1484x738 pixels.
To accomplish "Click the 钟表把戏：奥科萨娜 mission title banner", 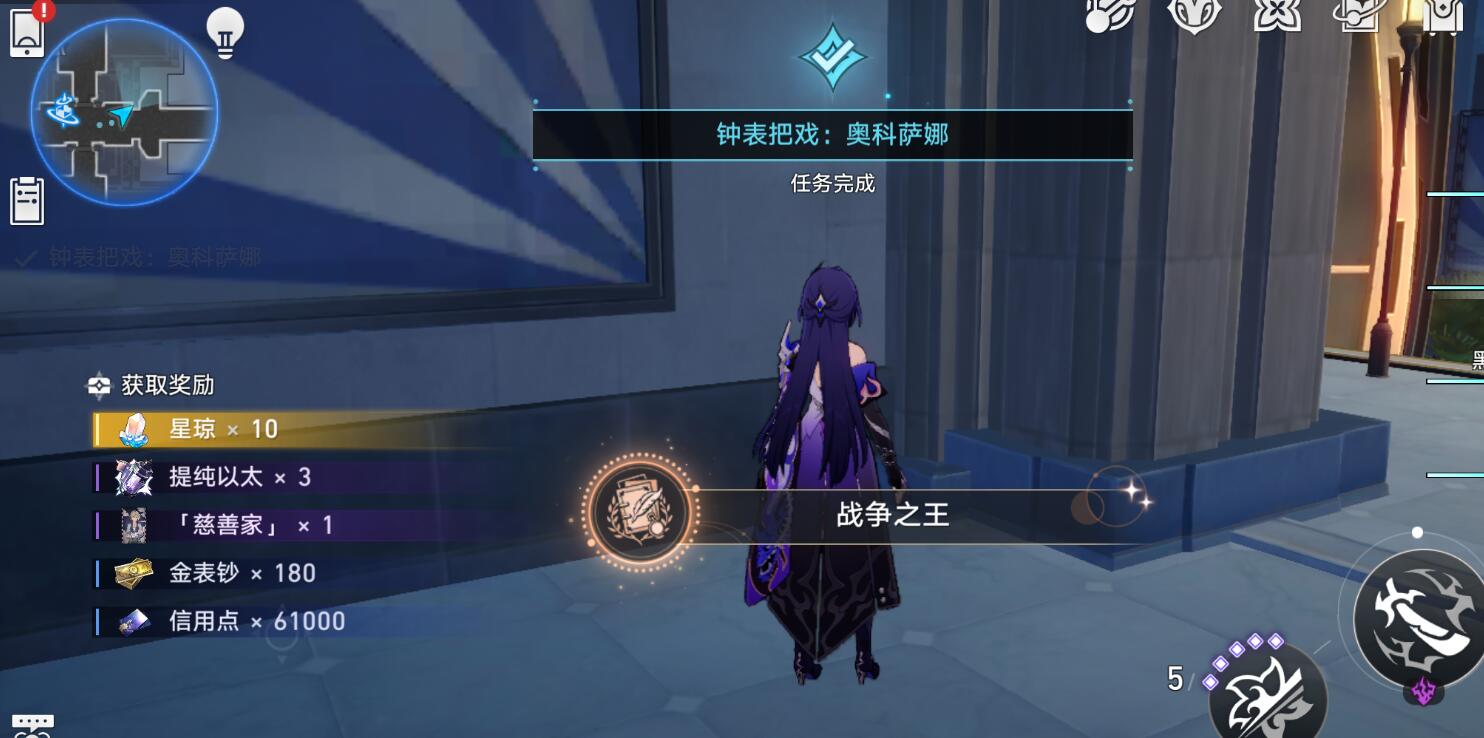I will tap(834, 133).
